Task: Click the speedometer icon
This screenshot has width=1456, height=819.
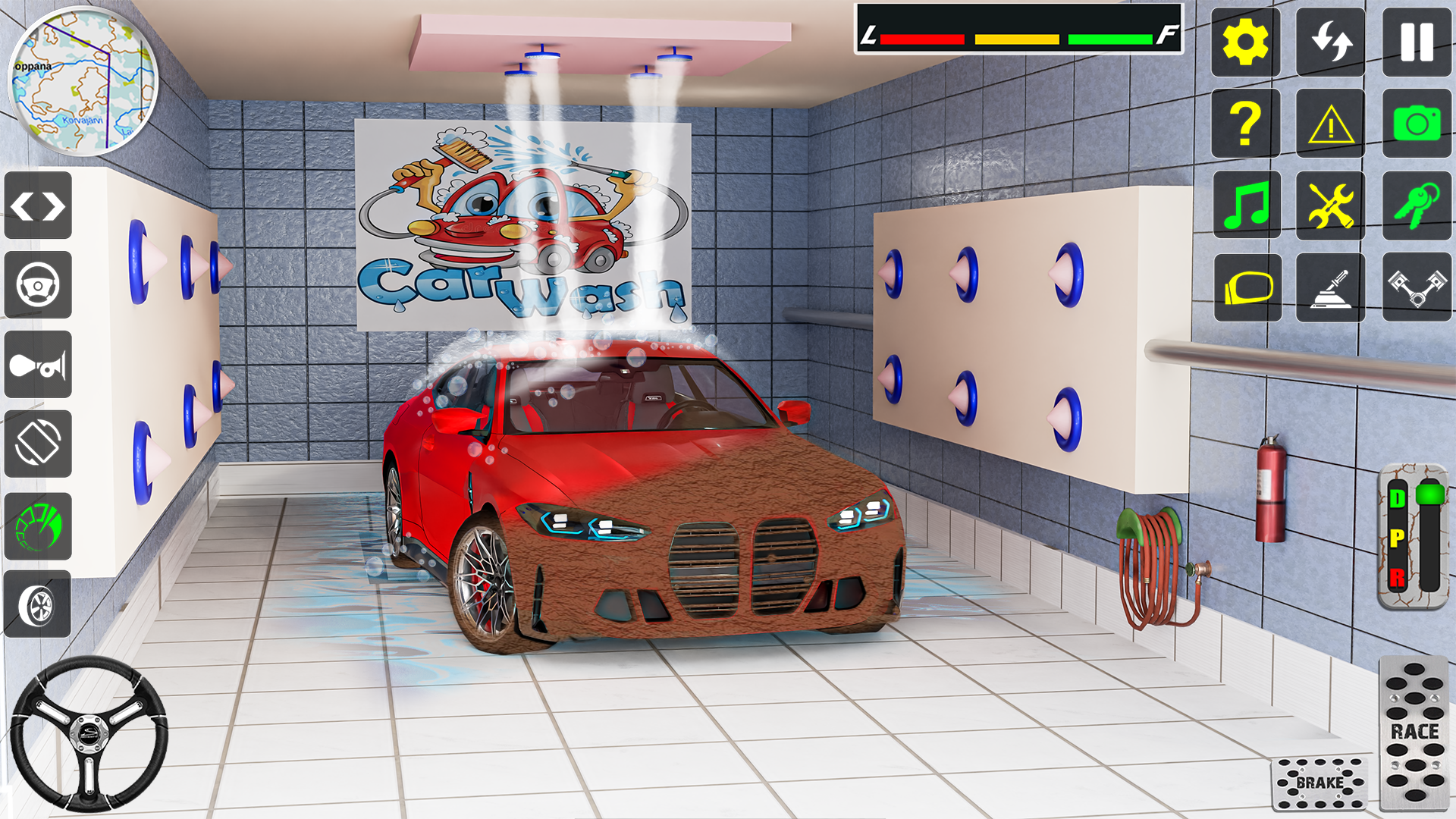Action: (x=37, y=526)
